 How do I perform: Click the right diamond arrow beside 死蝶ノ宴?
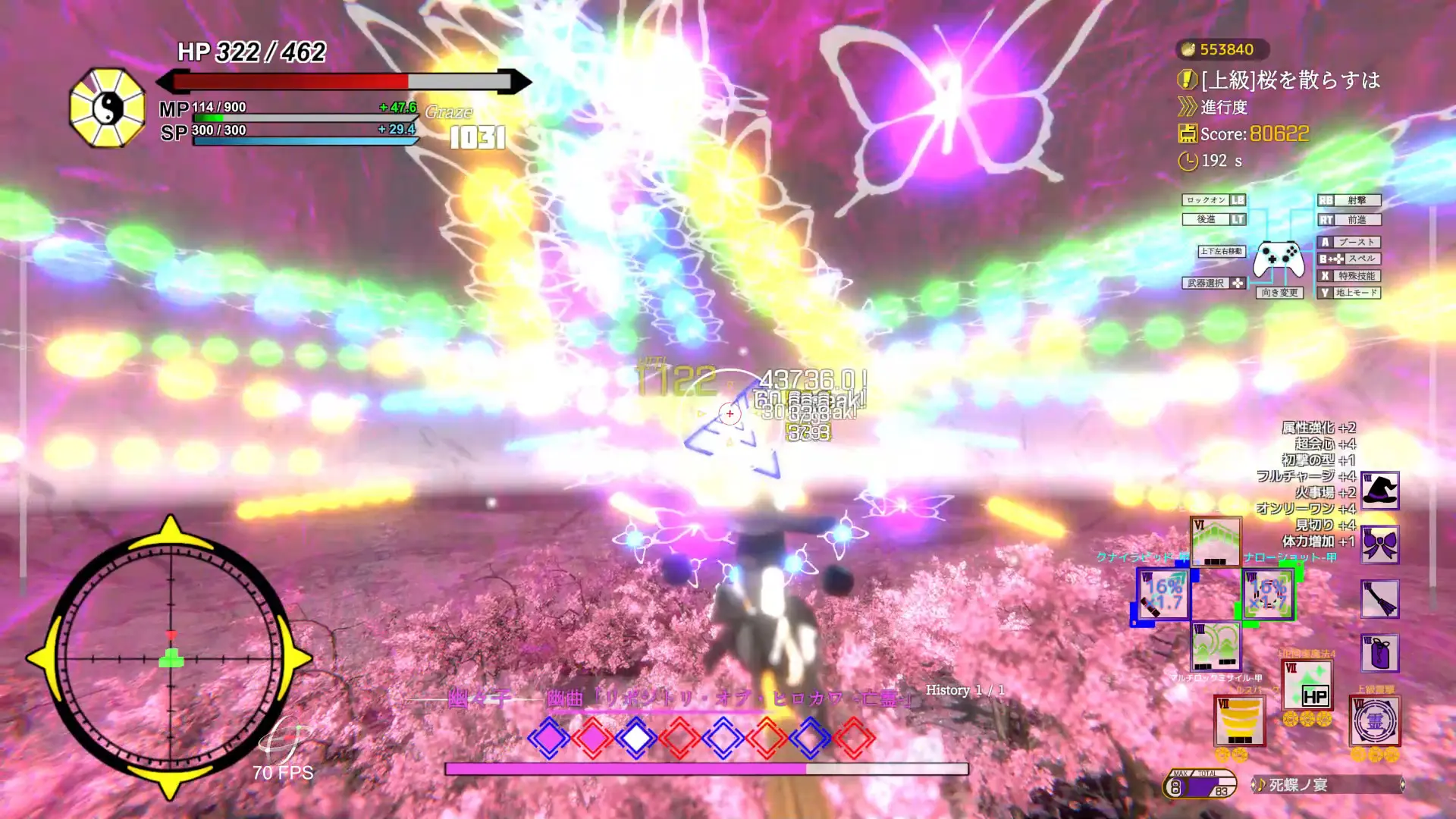click(1403, 785)
